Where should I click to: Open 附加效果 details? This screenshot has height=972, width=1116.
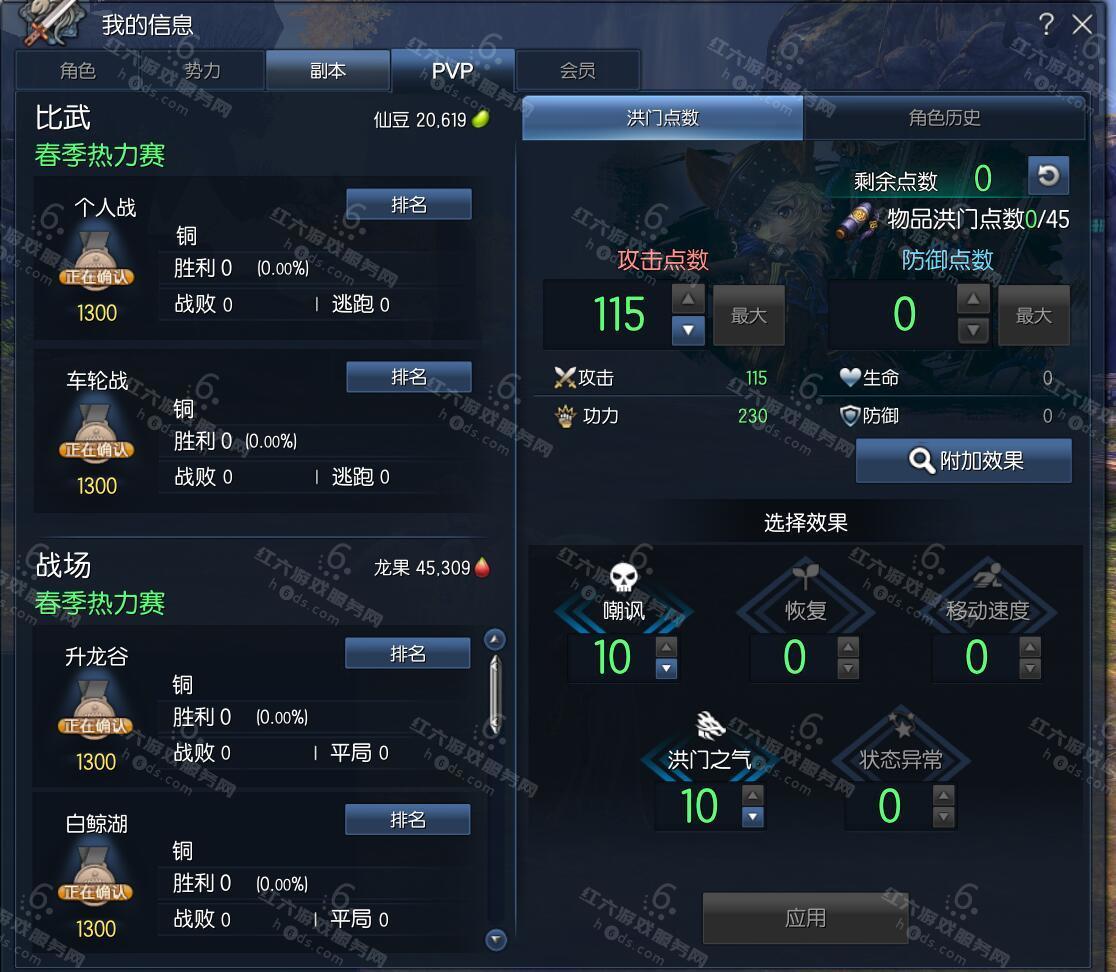pos(964,461)
